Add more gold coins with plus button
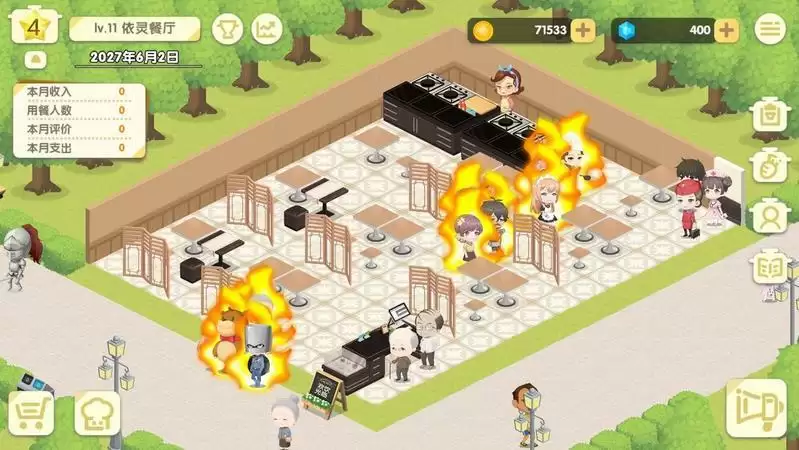 (583, 30)
